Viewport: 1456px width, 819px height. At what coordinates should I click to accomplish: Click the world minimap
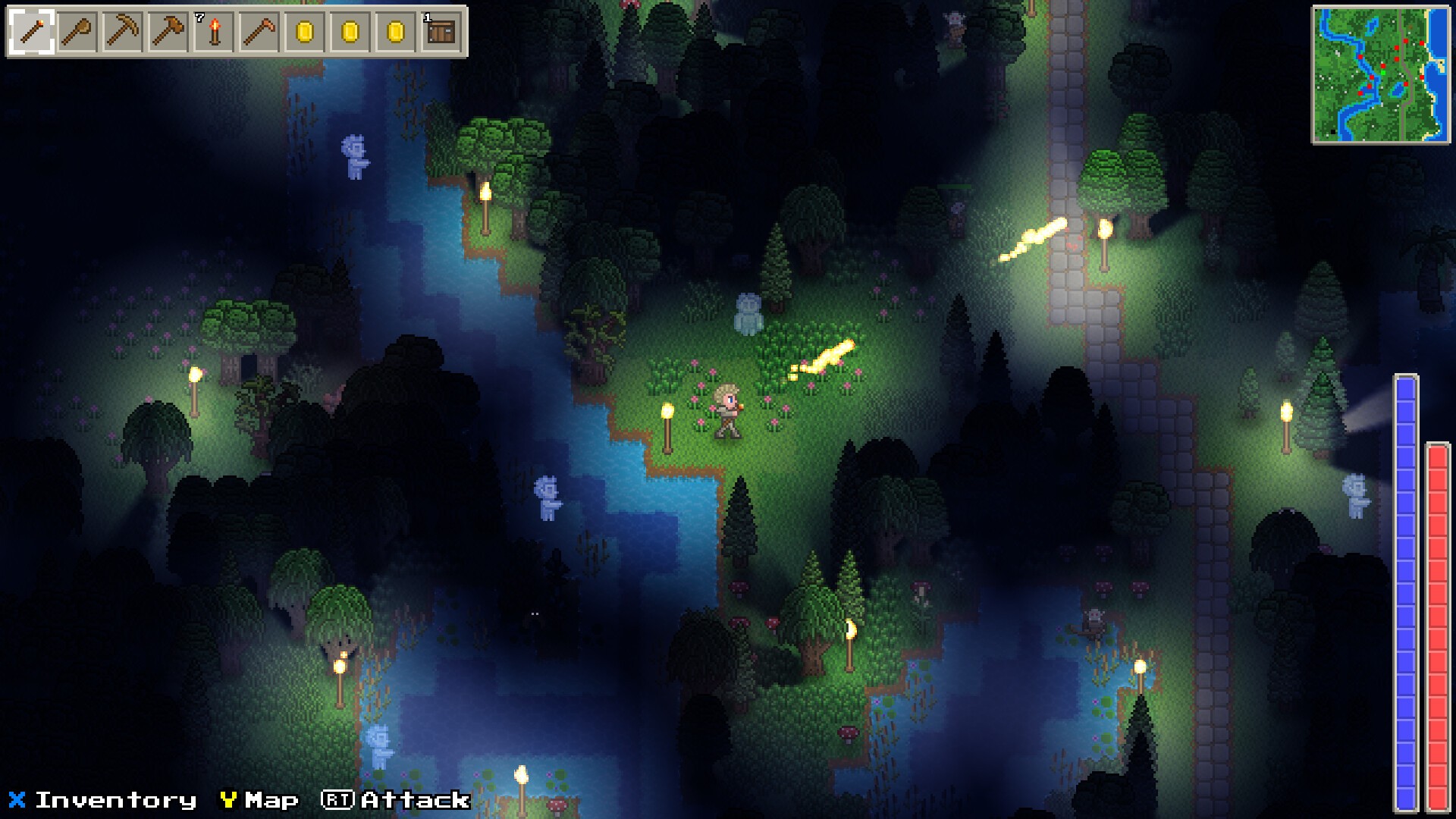(1380, 75)
